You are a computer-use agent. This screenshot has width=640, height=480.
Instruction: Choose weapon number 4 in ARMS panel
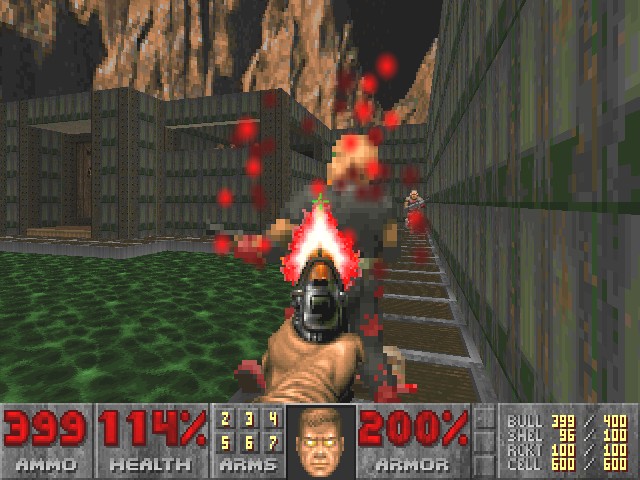273,419
